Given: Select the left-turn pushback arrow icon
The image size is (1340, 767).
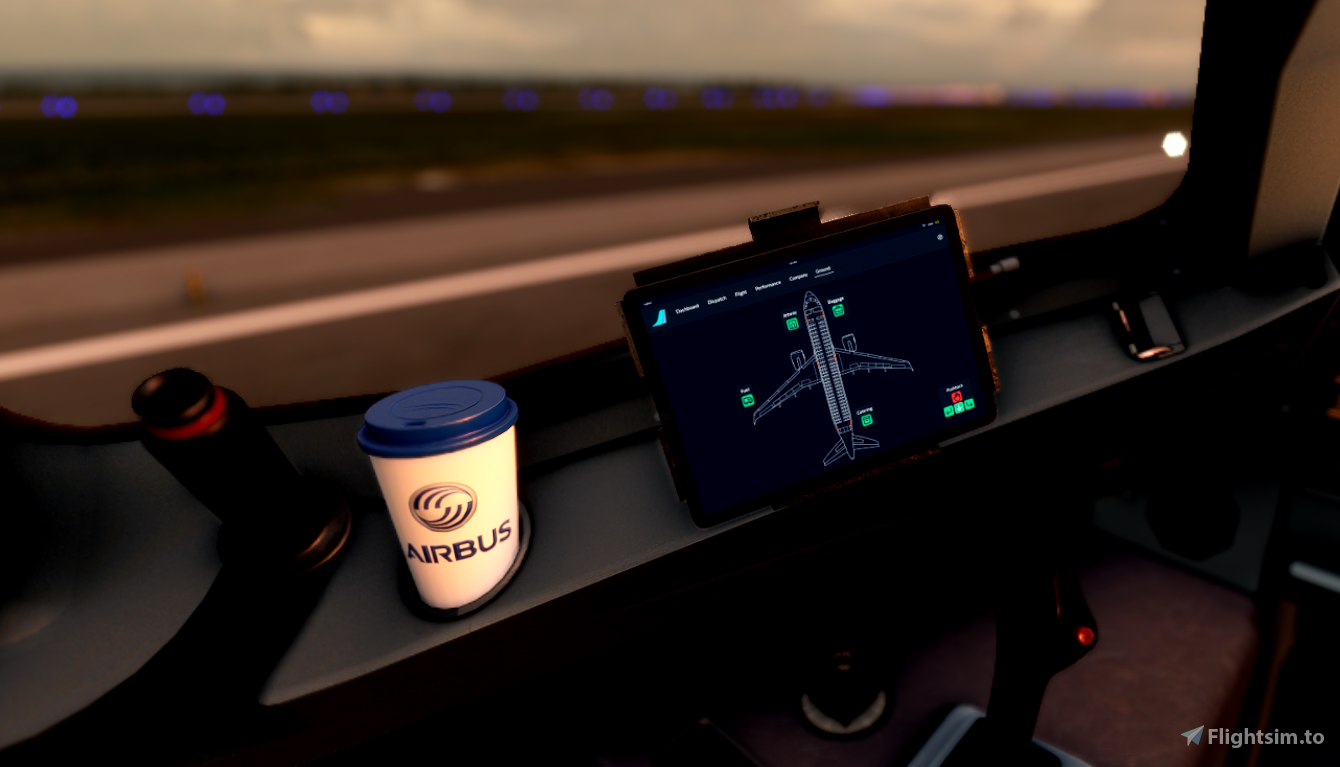Looking at the screenshot, I should point(948,412).
